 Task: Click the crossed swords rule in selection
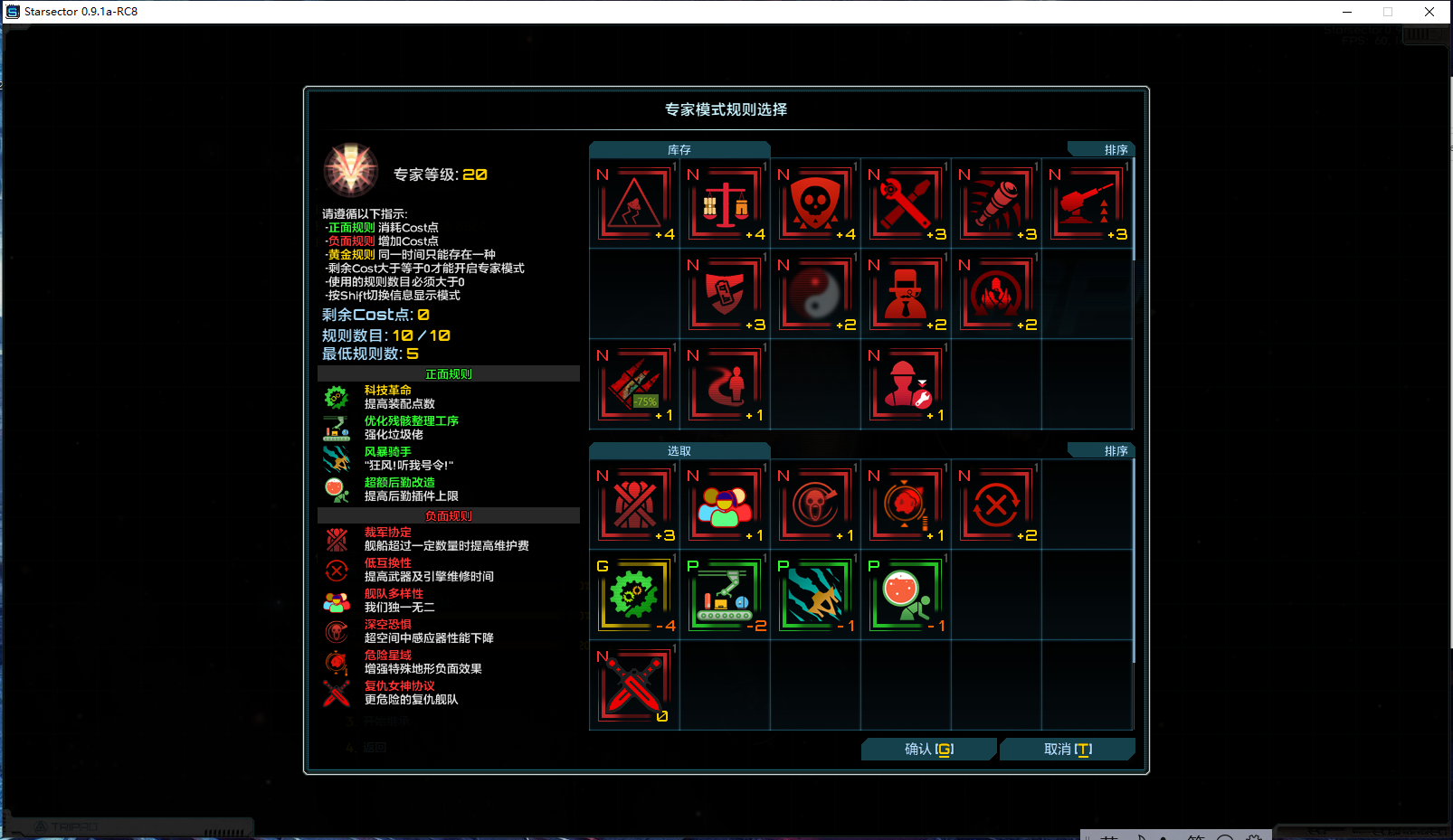633,685
